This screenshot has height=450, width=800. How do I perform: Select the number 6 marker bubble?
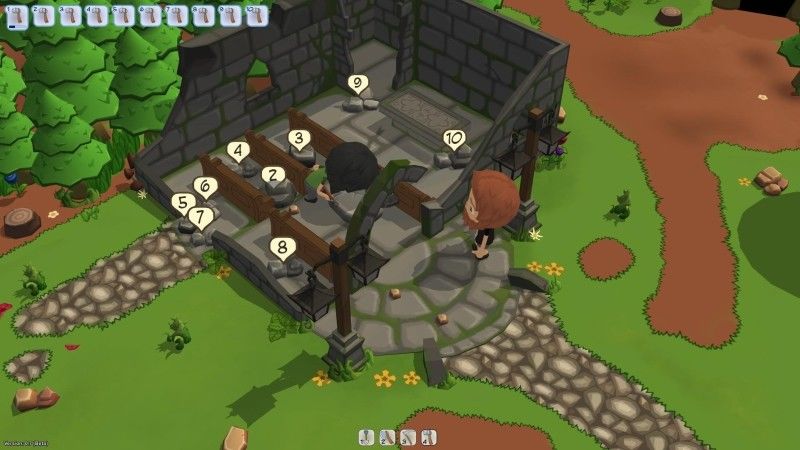(x=206, y=185)
